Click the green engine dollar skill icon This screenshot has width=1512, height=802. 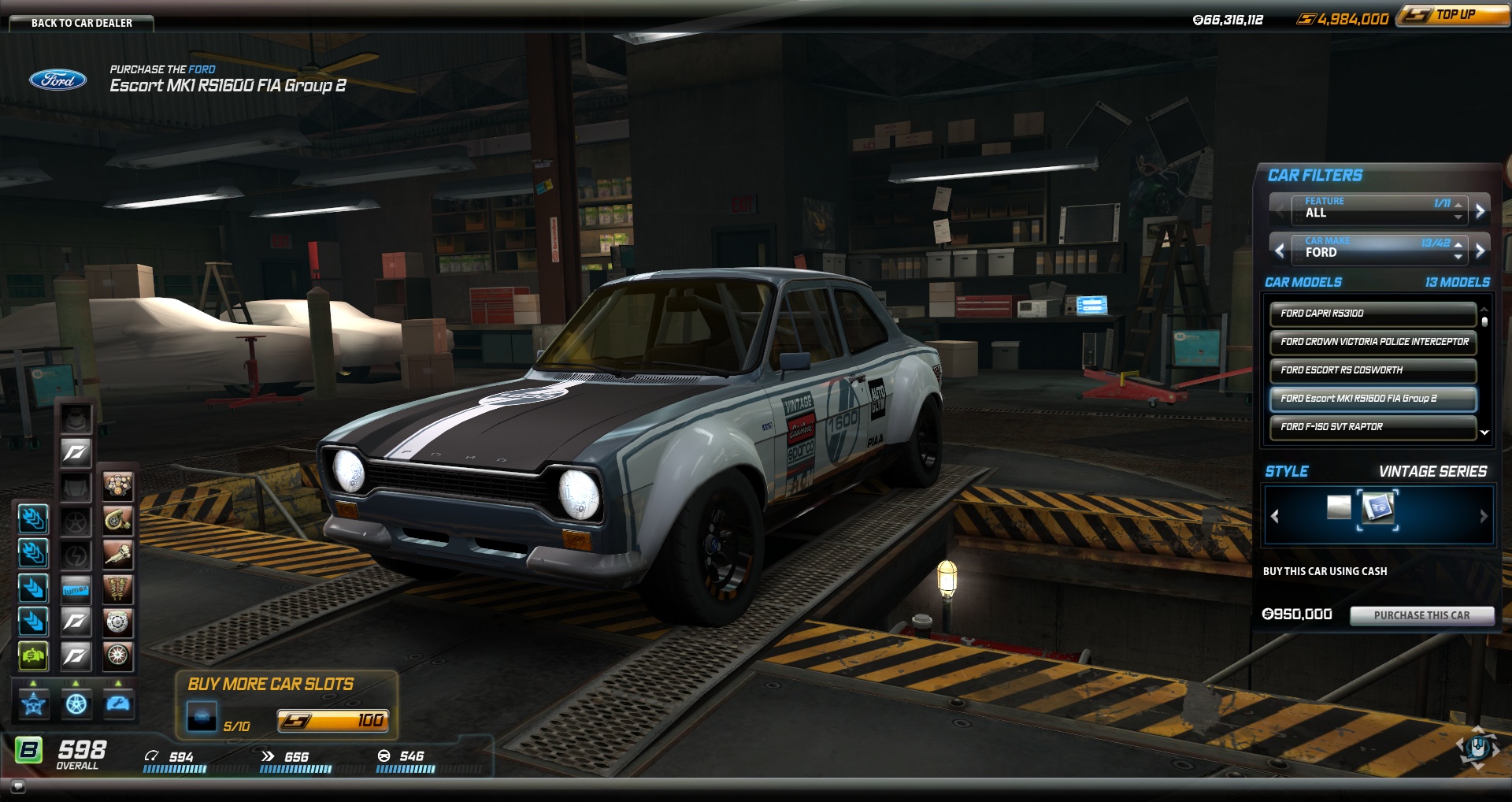click(33, 655)
